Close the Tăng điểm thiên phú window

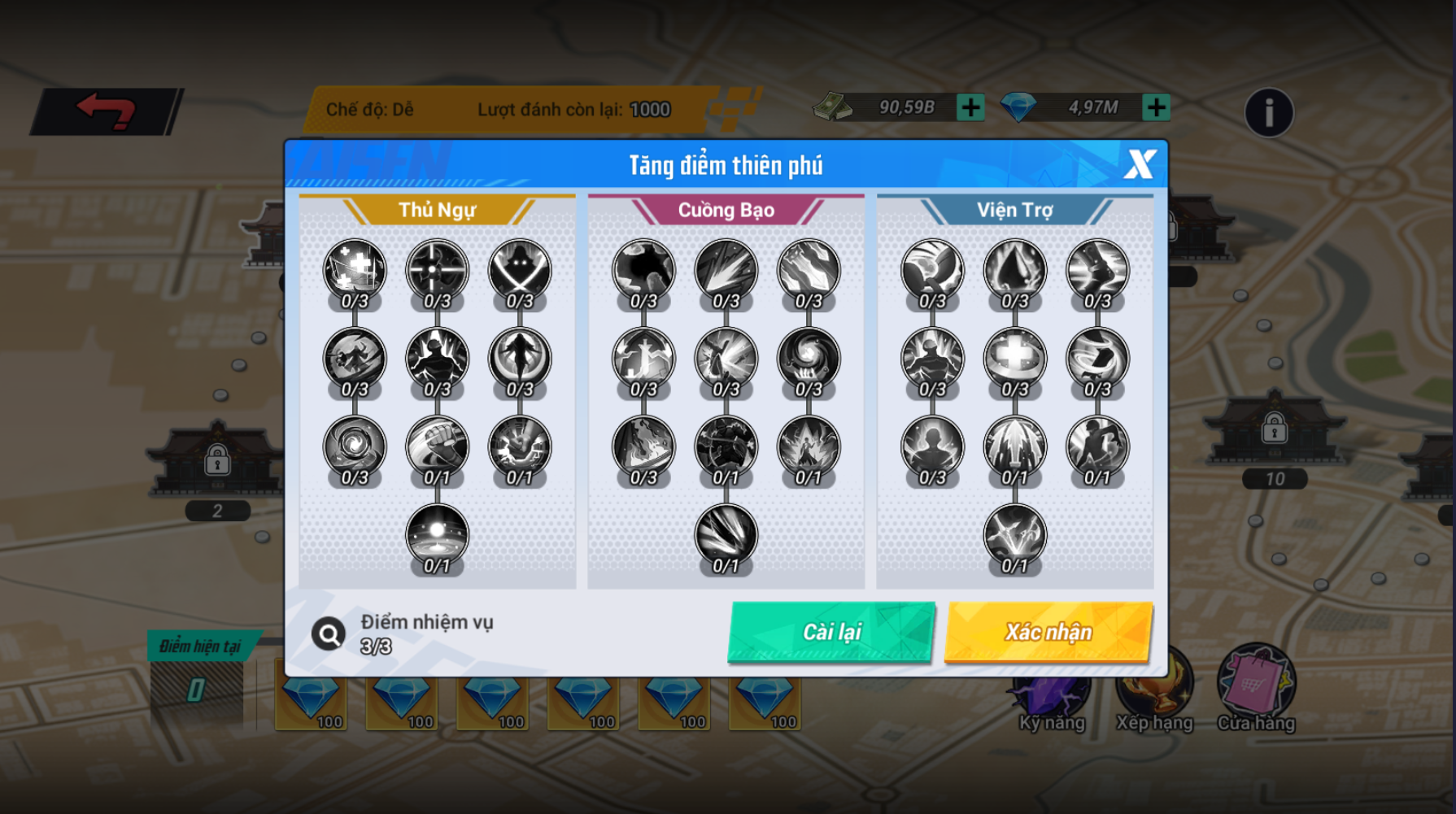pos(1140,164)
